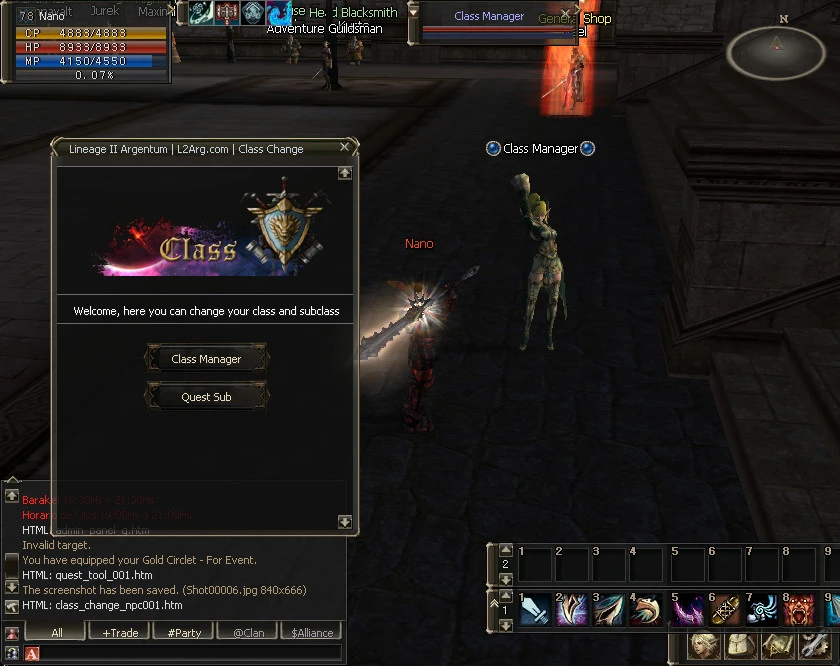Viewport: 840px width, 666px height.
Task: Switch to the All chat tab
Action: click(56, 632)
